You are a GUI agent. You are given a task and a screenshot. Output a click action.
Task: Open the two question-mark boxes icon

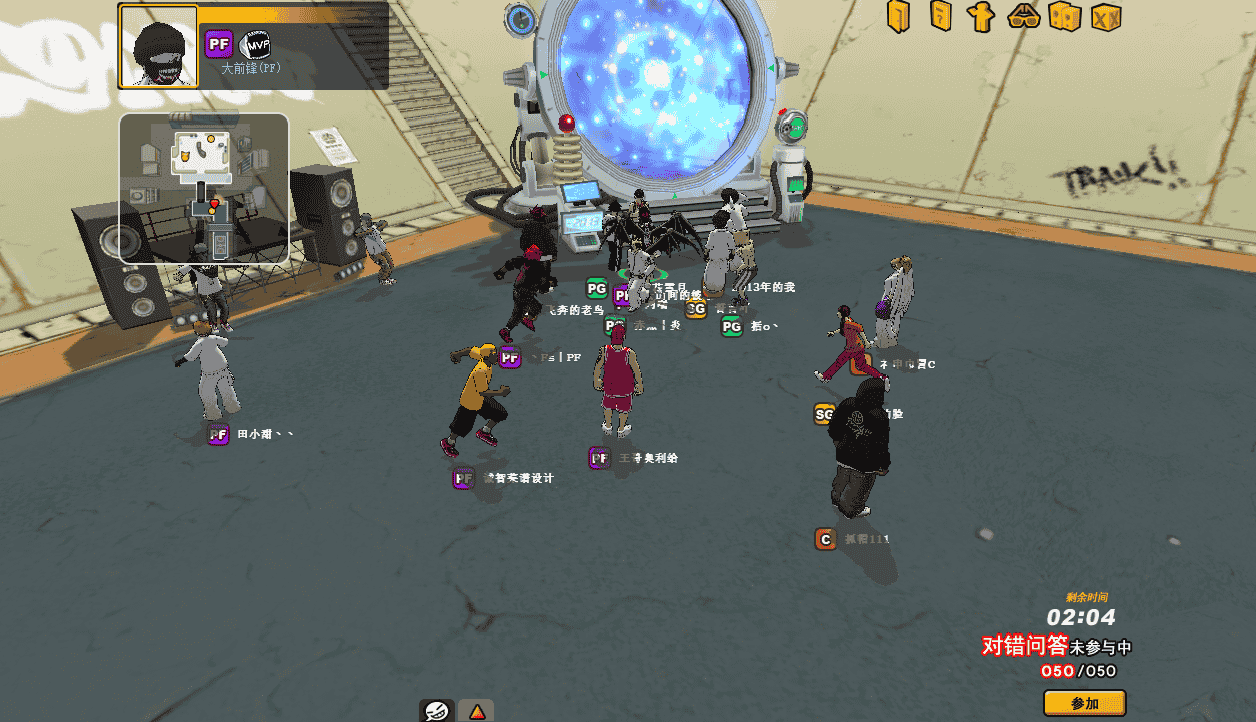(1064, 16)
